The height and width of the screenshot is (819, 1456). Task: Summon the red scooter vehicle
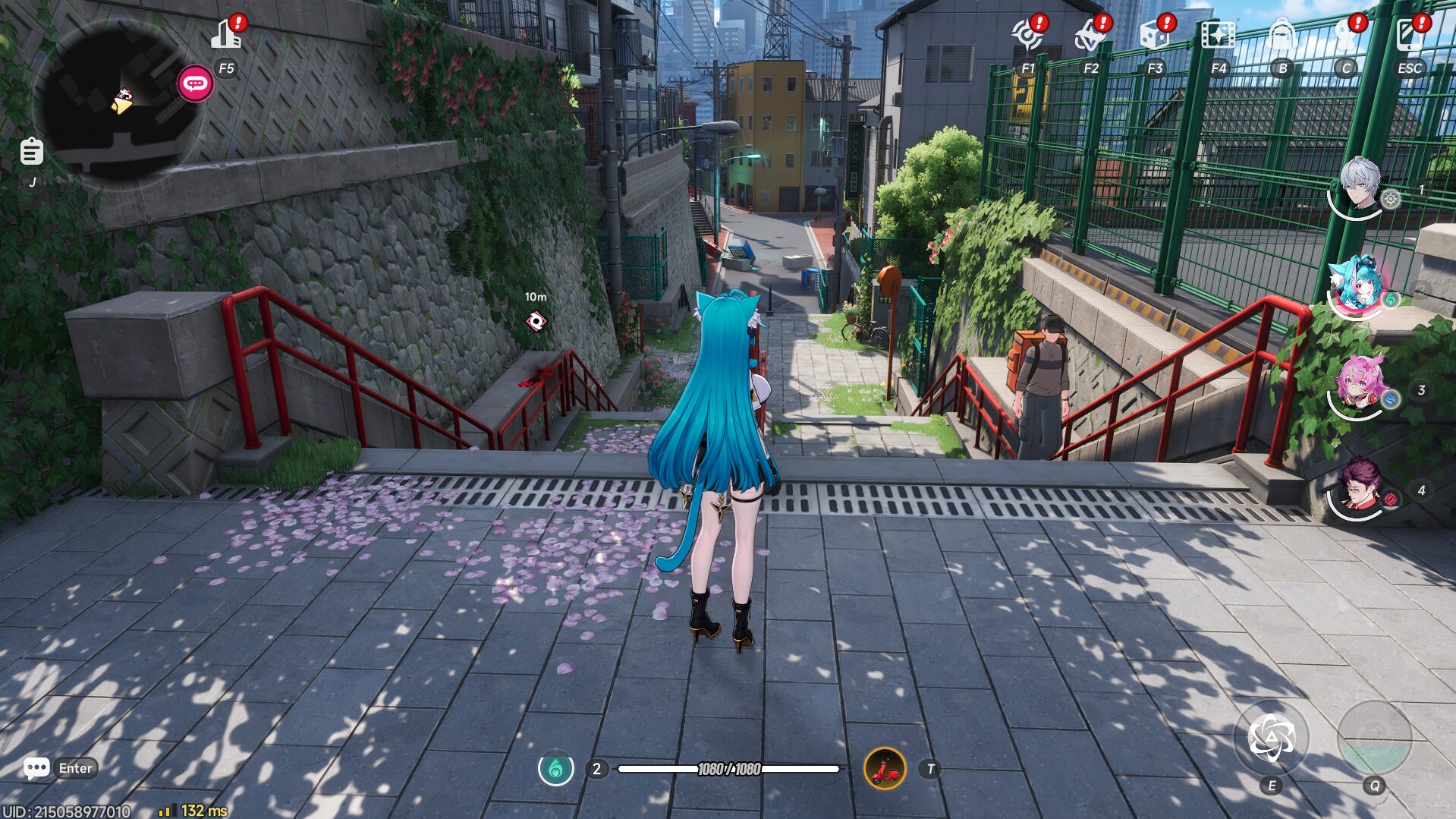coord(885,769)
